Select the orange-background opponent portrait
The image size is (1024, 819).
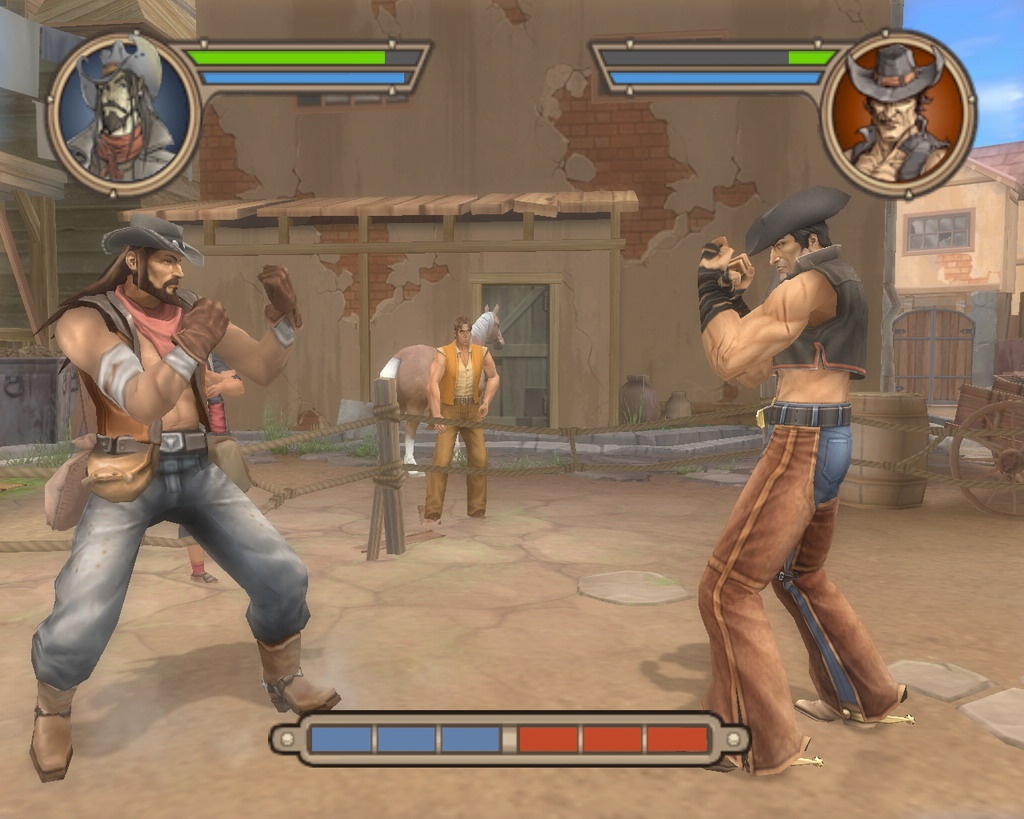click(x=898, y=114)
